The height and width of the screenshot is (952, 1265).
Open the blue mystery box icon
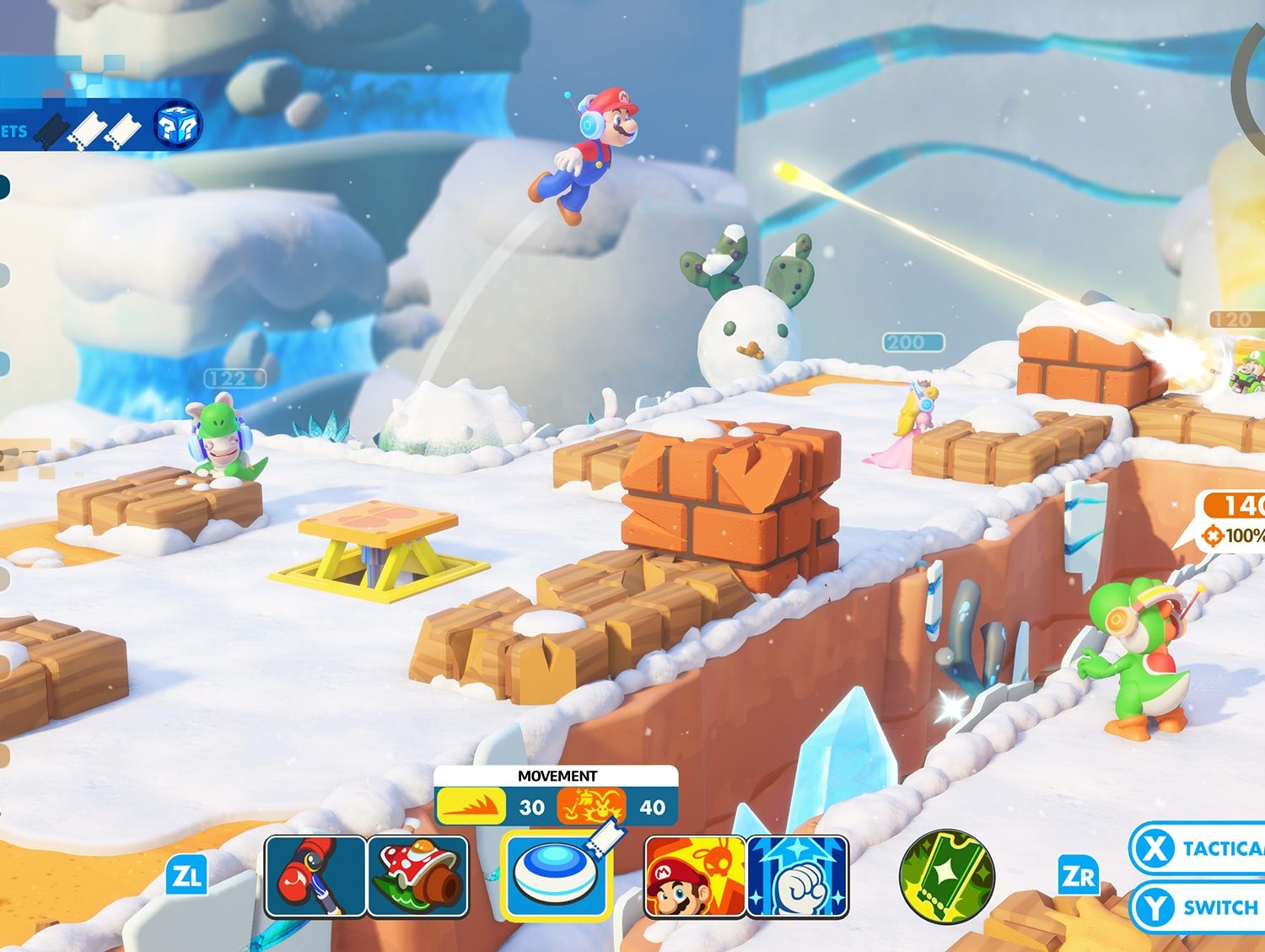click(x=179, y=126)
